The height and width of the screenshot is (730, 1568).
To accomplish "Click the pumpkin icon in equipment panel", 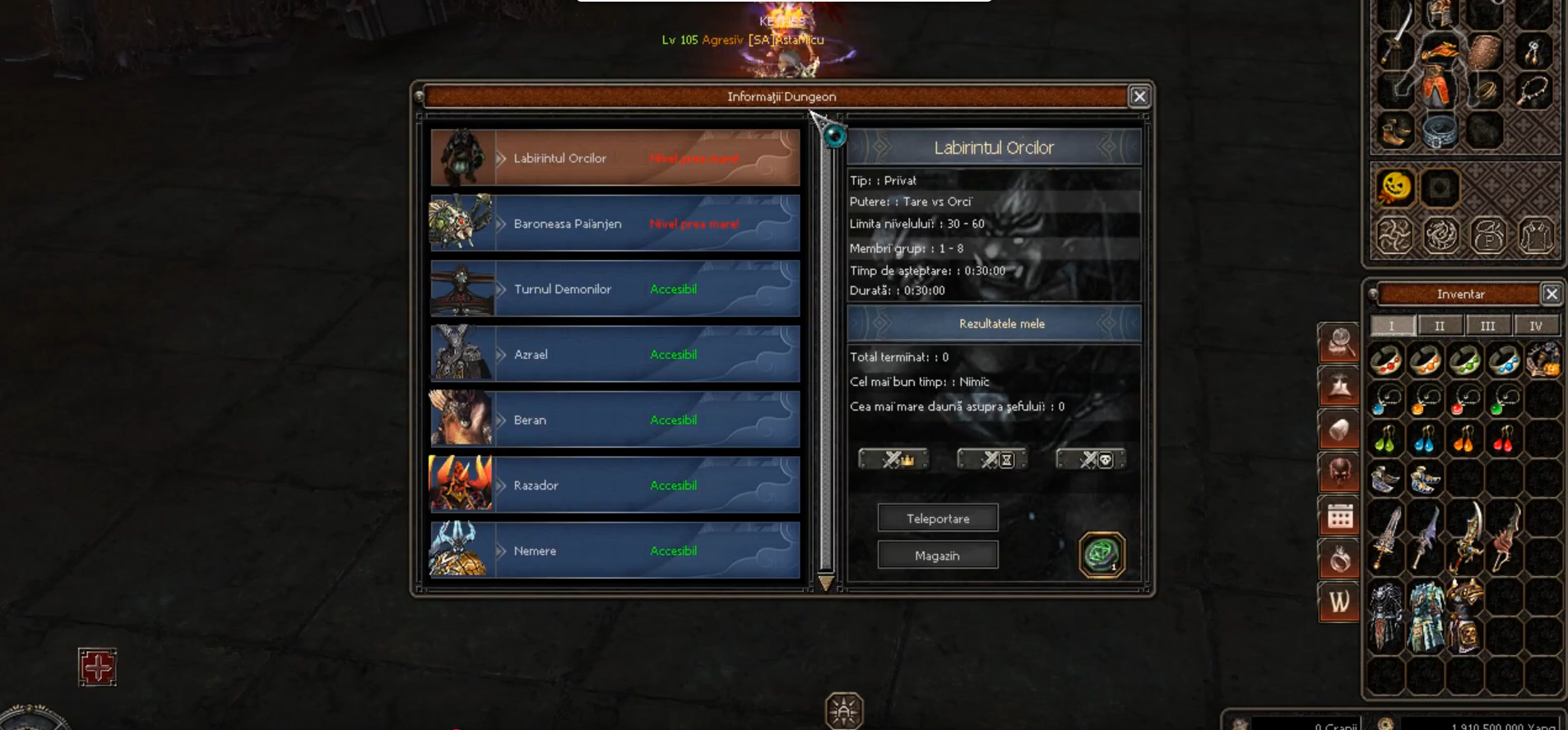I will pos(1395,188).
